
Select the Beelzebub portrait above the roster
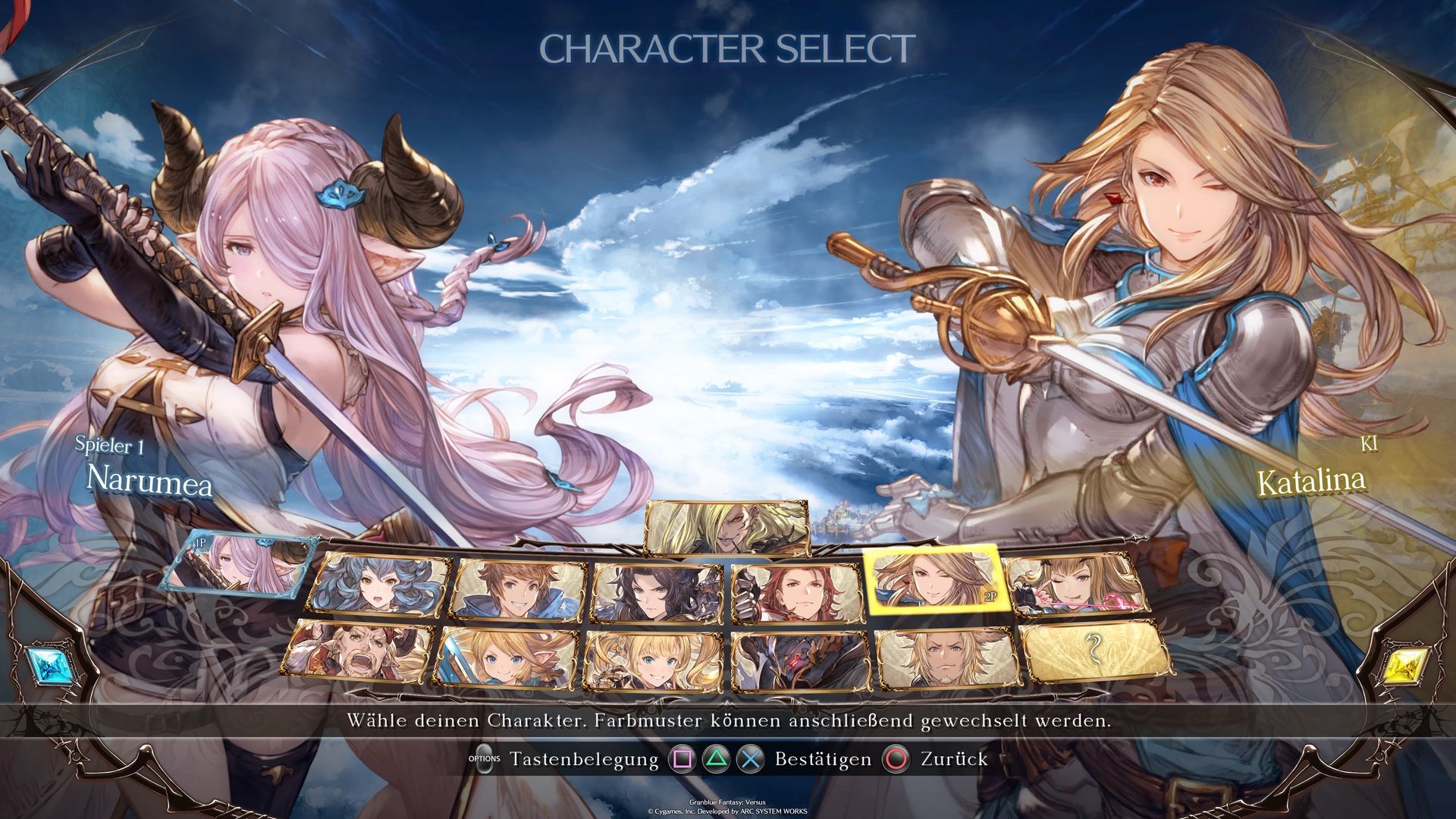[x=725, y=527]
